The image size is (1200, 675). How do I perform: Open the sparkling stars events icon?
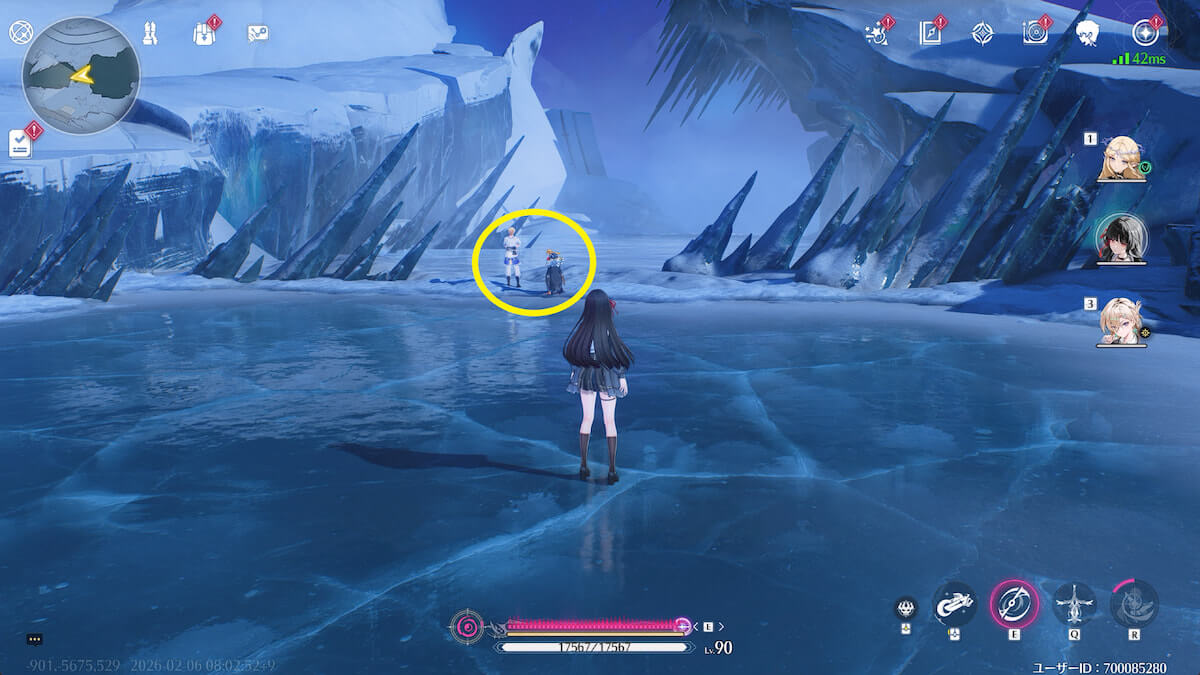(x=876, y=33)
